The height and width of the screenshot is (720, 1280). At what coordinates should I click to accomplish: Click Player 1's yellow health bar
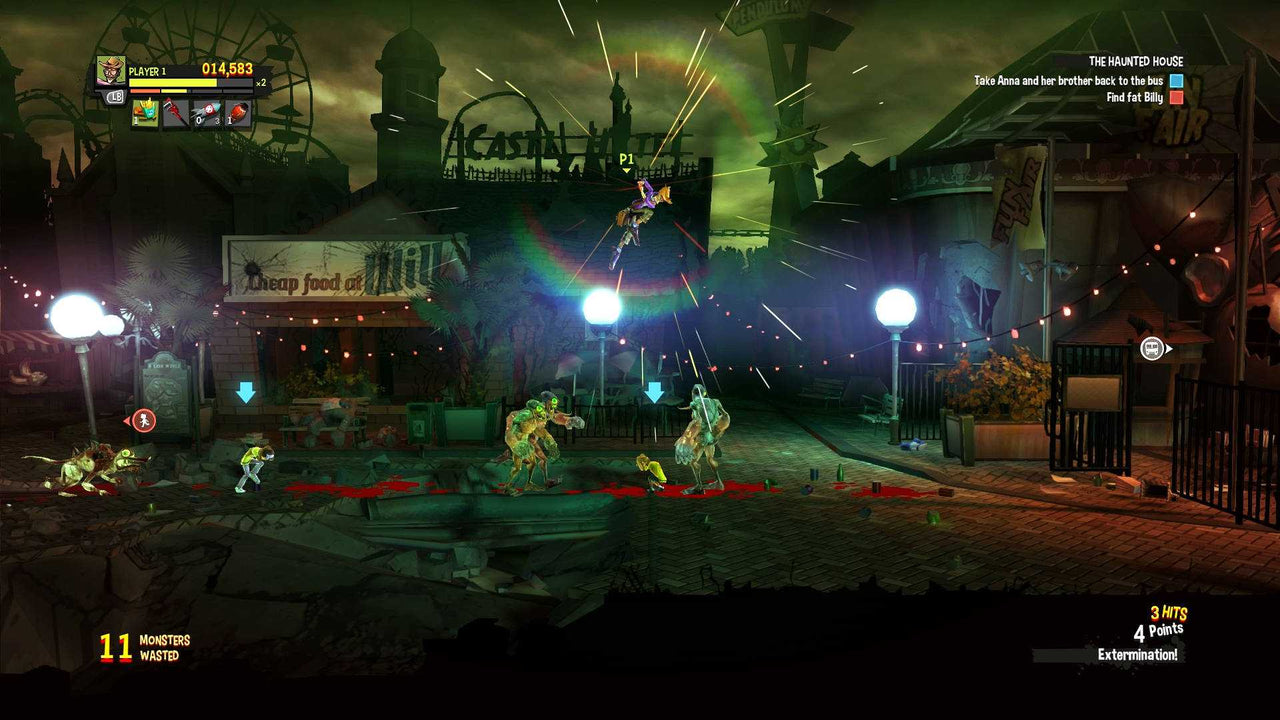pyautogui.click(x=172, y=82)
